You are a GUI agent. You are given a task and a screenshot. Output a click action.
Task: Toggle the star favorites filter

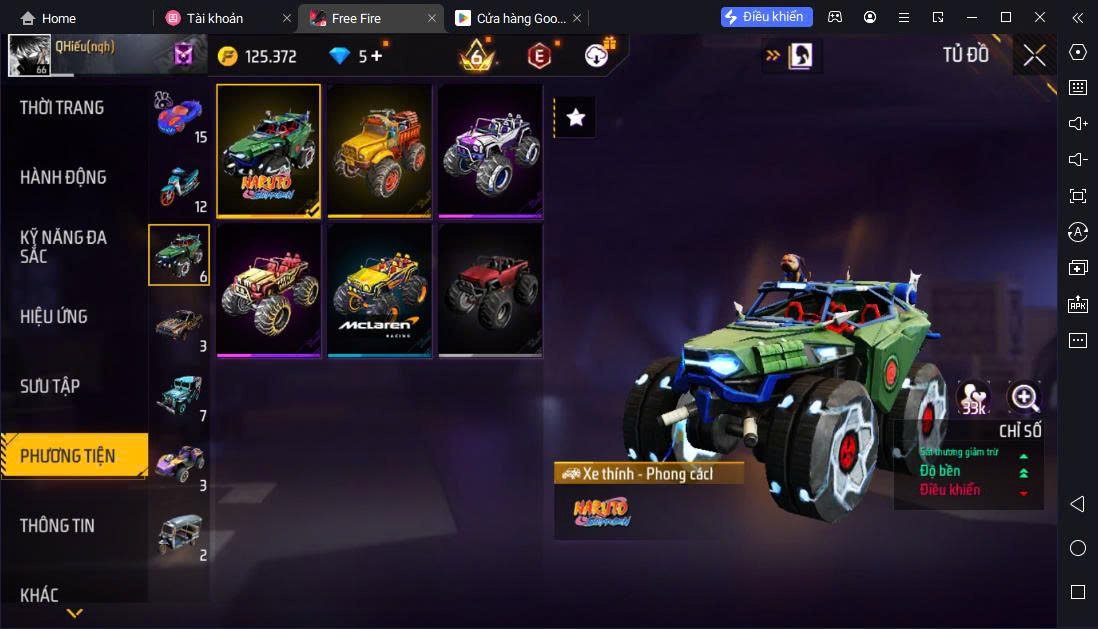575,117
